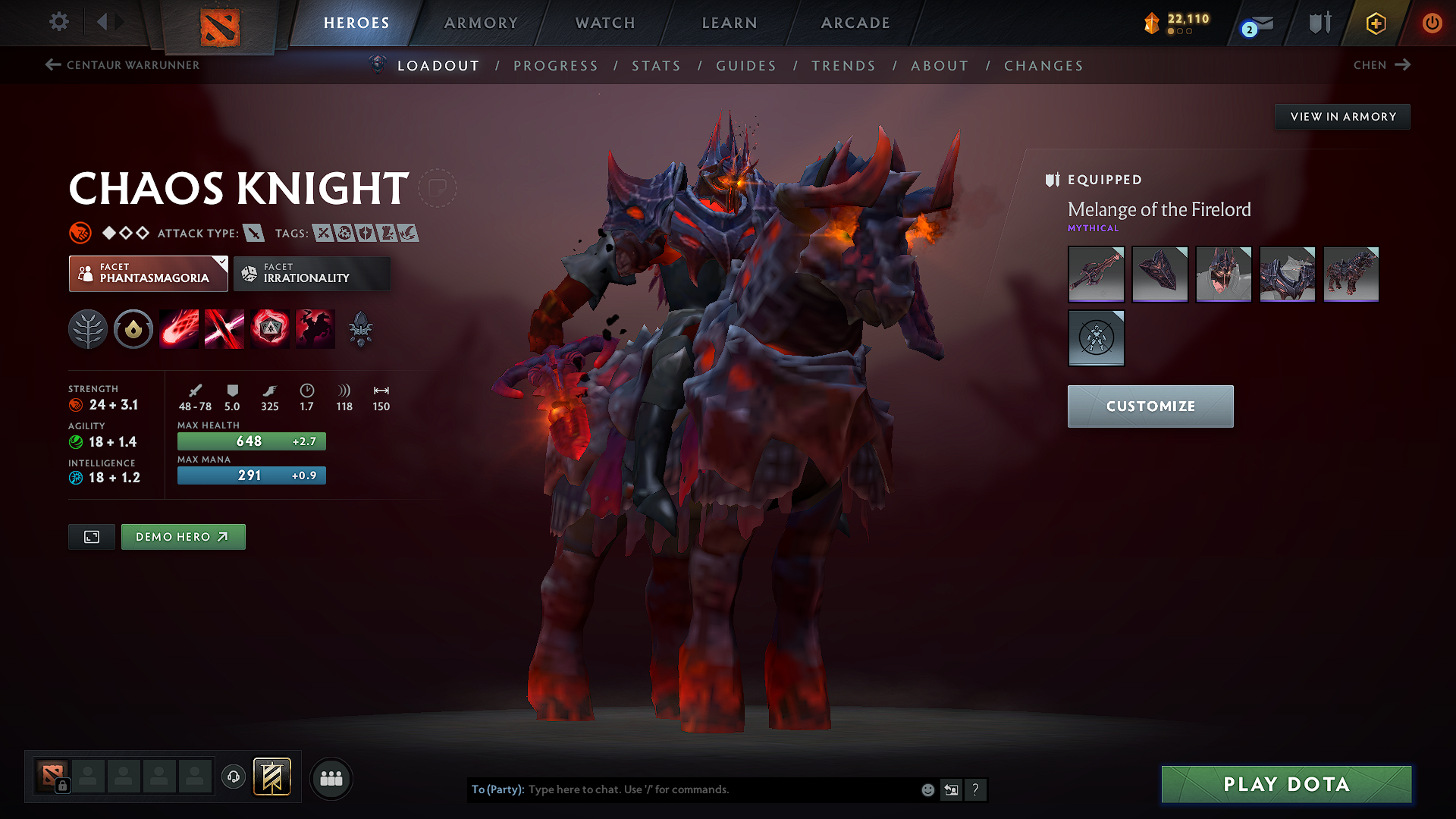
Task: Click the CUSTOMIZE button
Action: [x=1150, y=406]
